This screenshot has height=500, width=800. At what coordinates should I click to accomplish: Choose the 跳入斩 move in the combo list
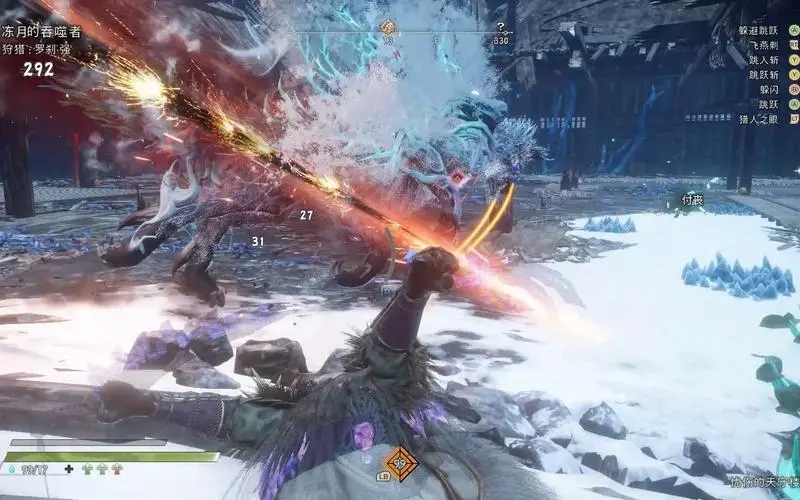761,60
